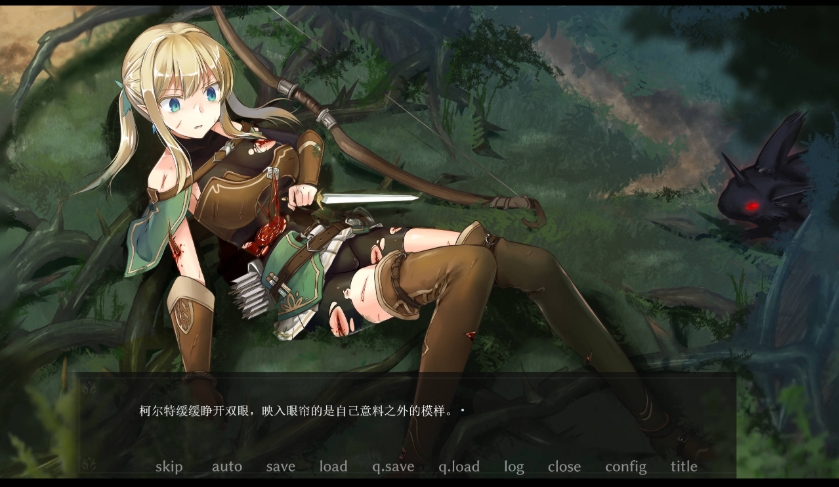Activate the skip button

coord(169,466)
